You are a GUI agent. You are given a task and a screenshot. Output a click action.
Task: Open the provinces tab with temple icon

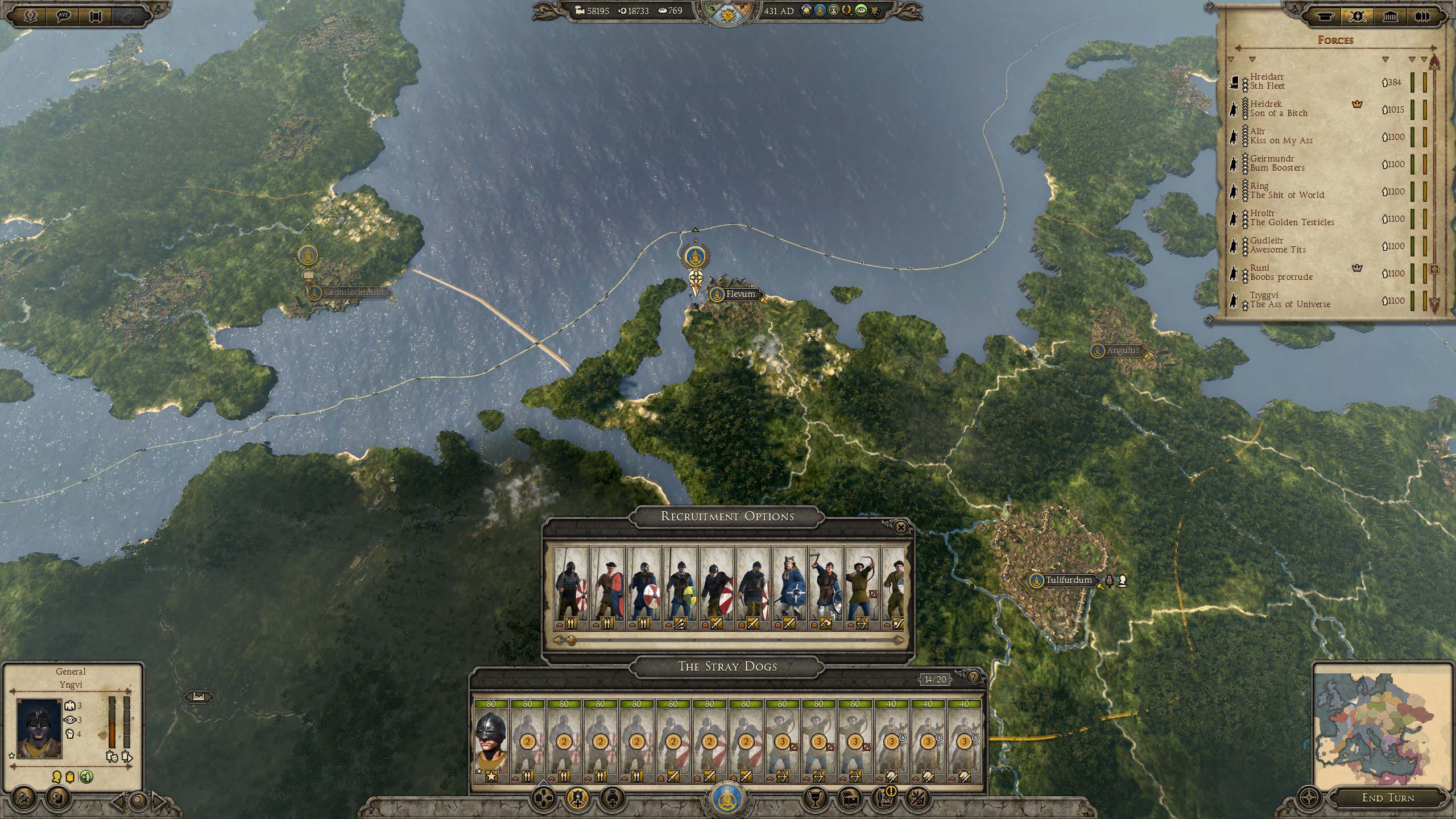(x=1390, y=16)
